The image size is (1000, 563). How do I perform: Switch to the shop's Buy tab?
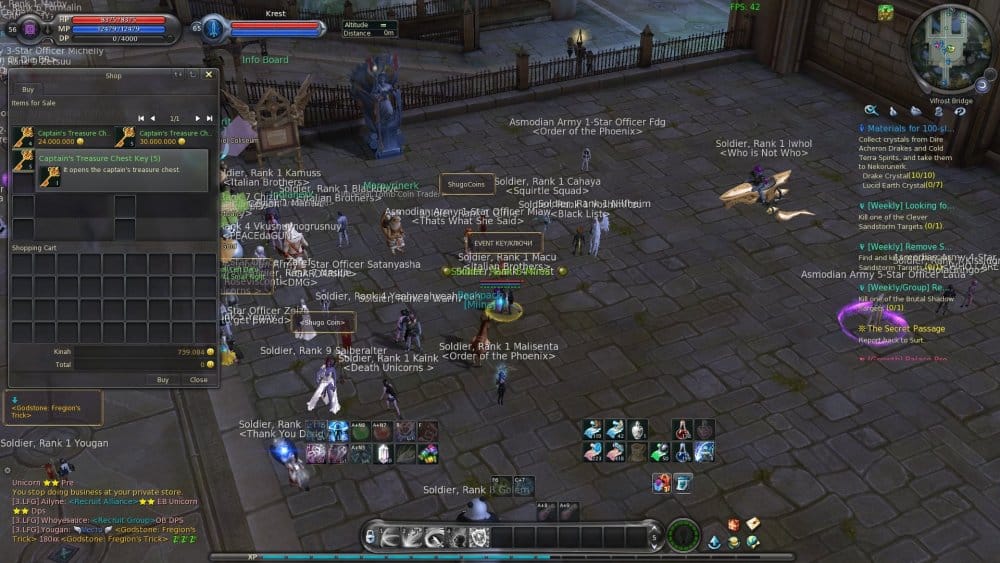click(x=28, y=89)
